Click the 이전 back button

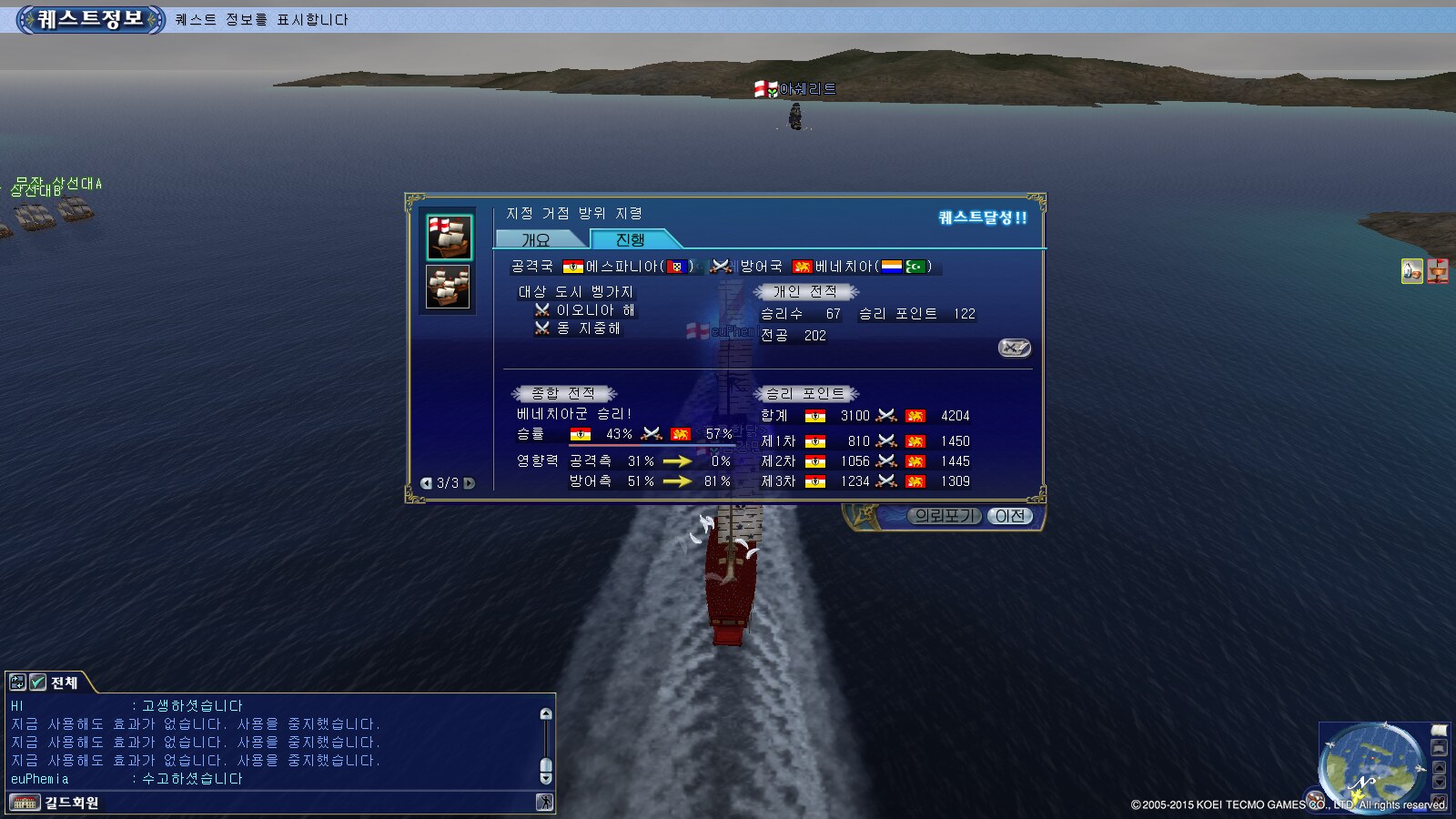[1010, 516]
